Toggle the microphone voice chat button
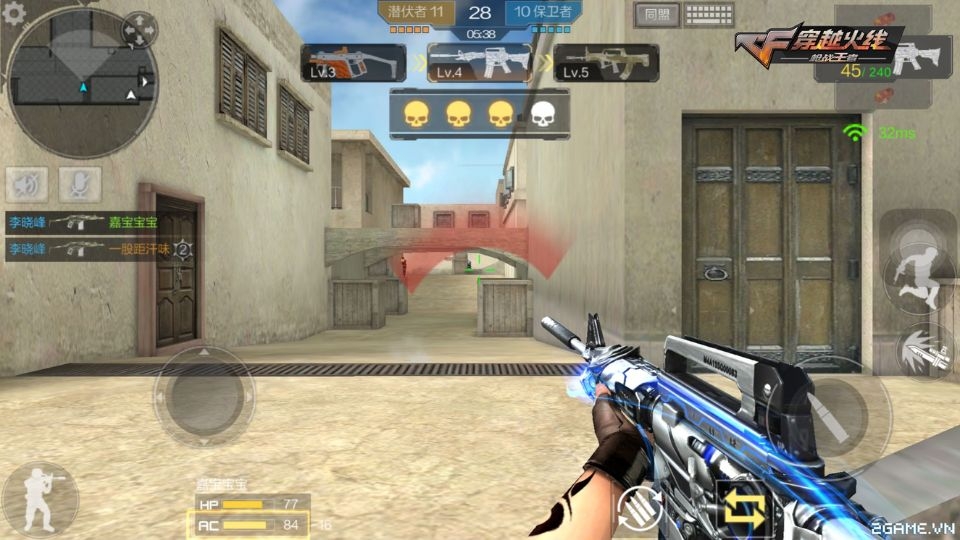 (x=80, y=185)
